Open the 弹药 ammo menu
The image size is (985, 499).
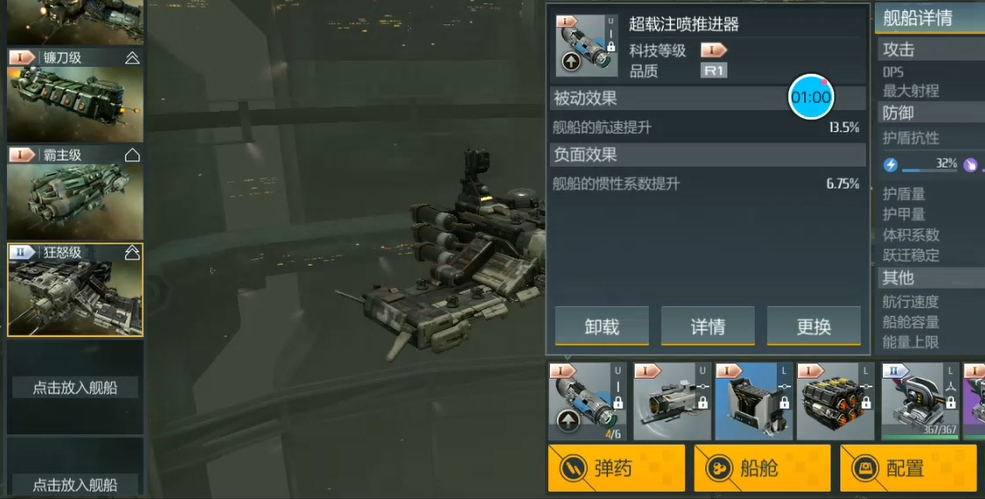coord(616,468)
